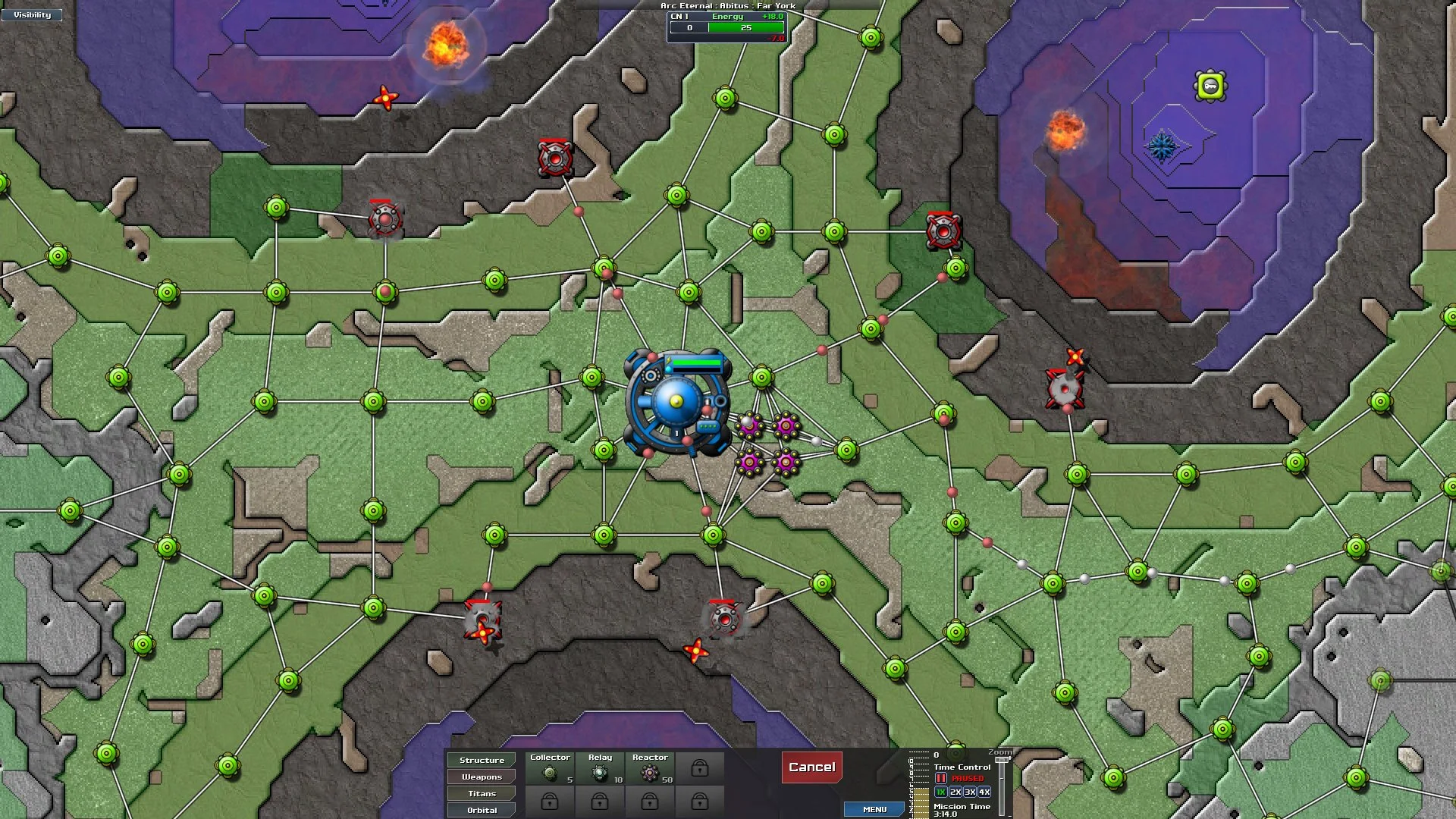Enable 4X game speed

984,791
